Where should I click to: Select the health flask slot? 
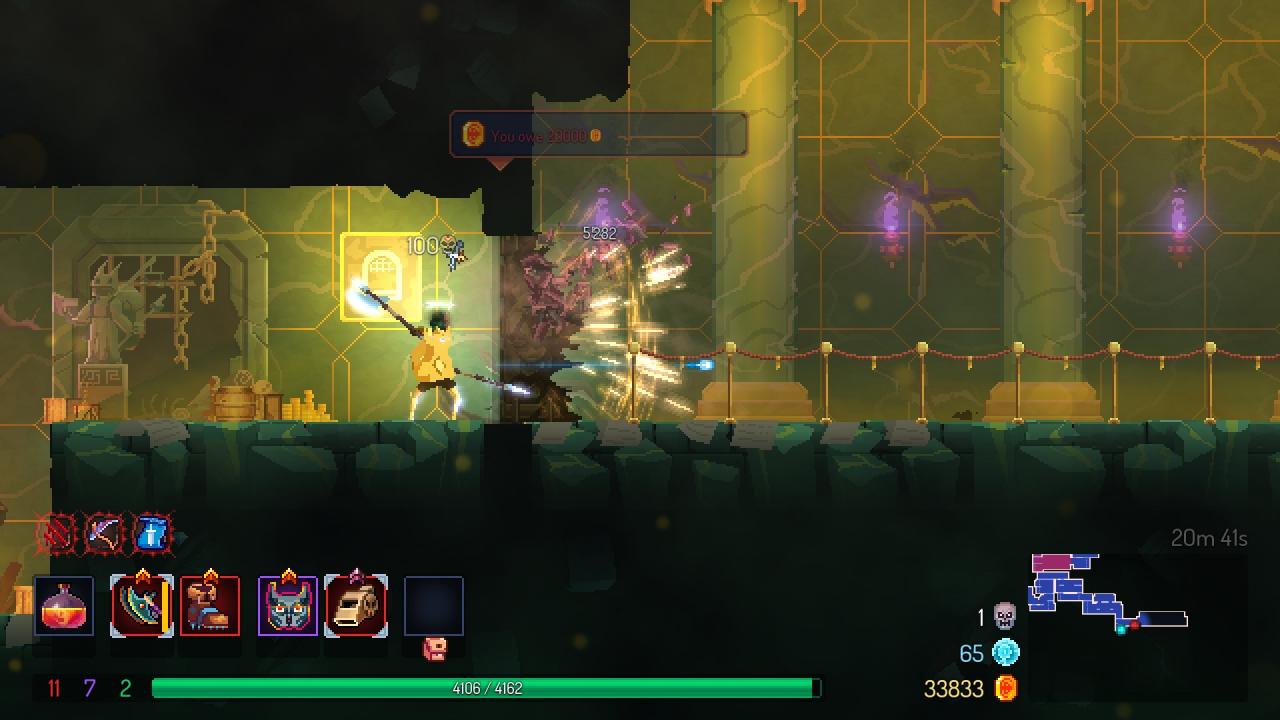click(64, 606)
